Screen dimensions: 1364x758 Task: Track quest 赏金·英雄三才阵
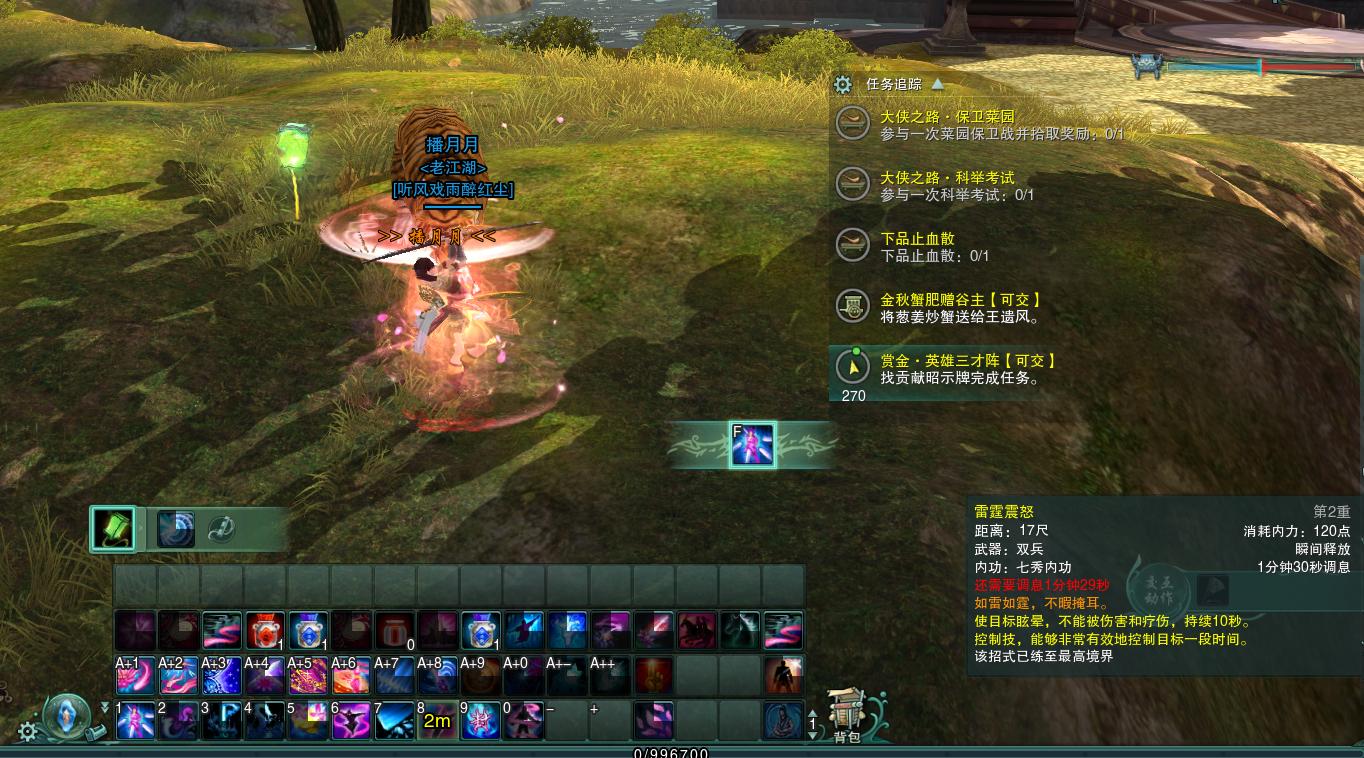967,361
